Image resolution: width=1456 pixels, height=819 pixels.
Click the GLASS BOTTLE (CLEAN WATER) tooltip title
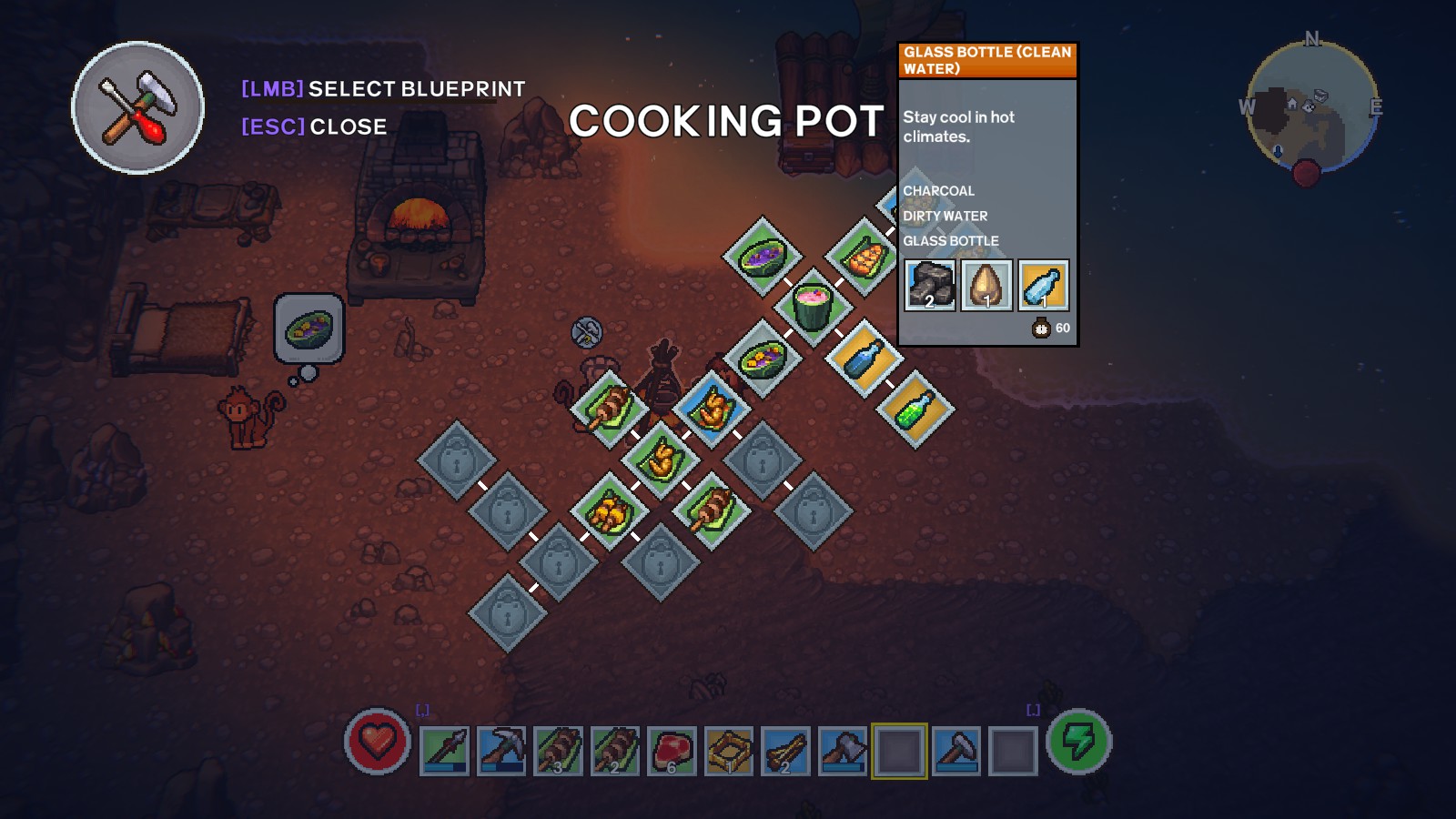coord(987,61)
